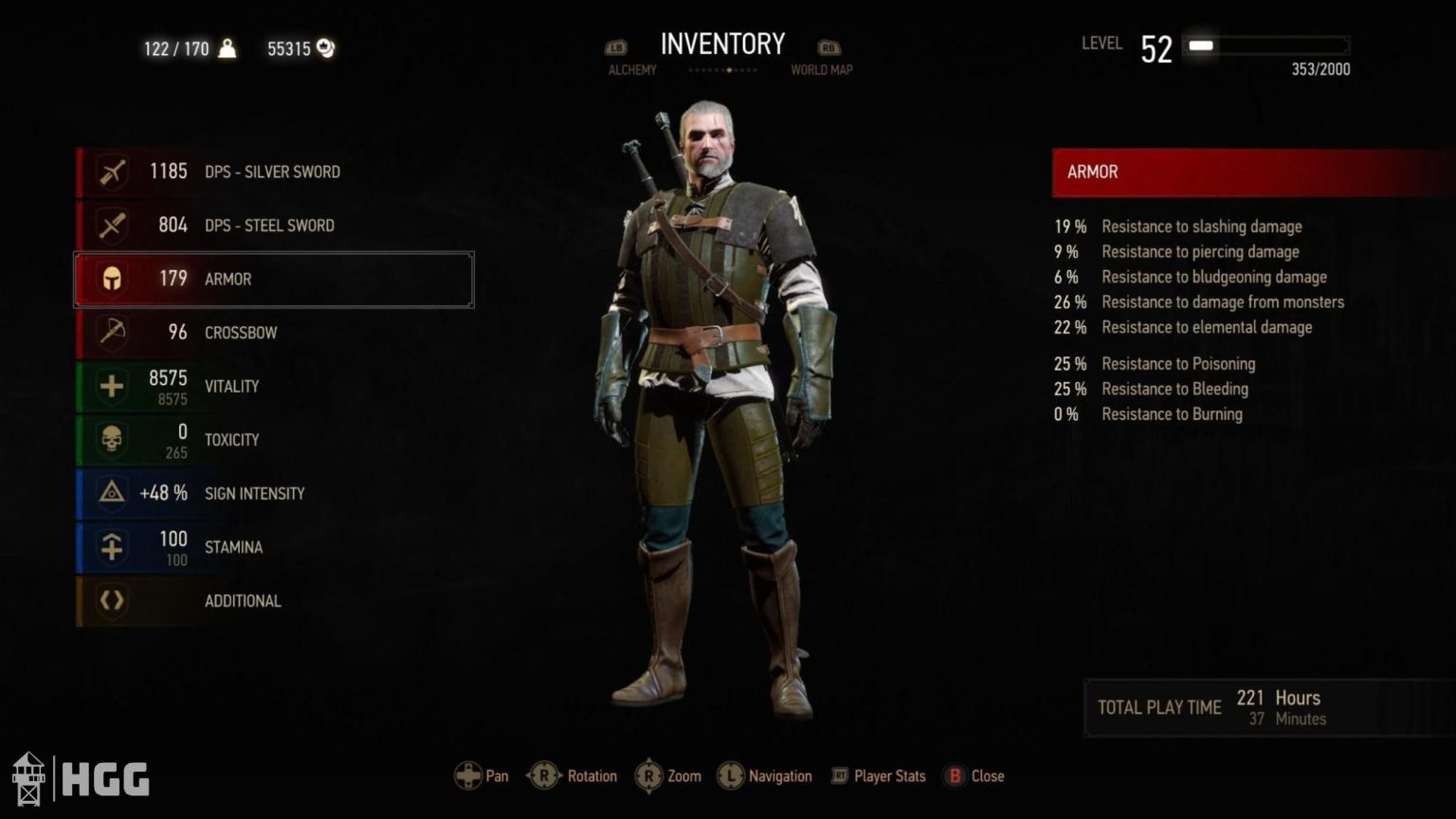Viewport: 1456px width, 819px height.
Task: Close the inventory screen
Action: click(x=955, y=775)
